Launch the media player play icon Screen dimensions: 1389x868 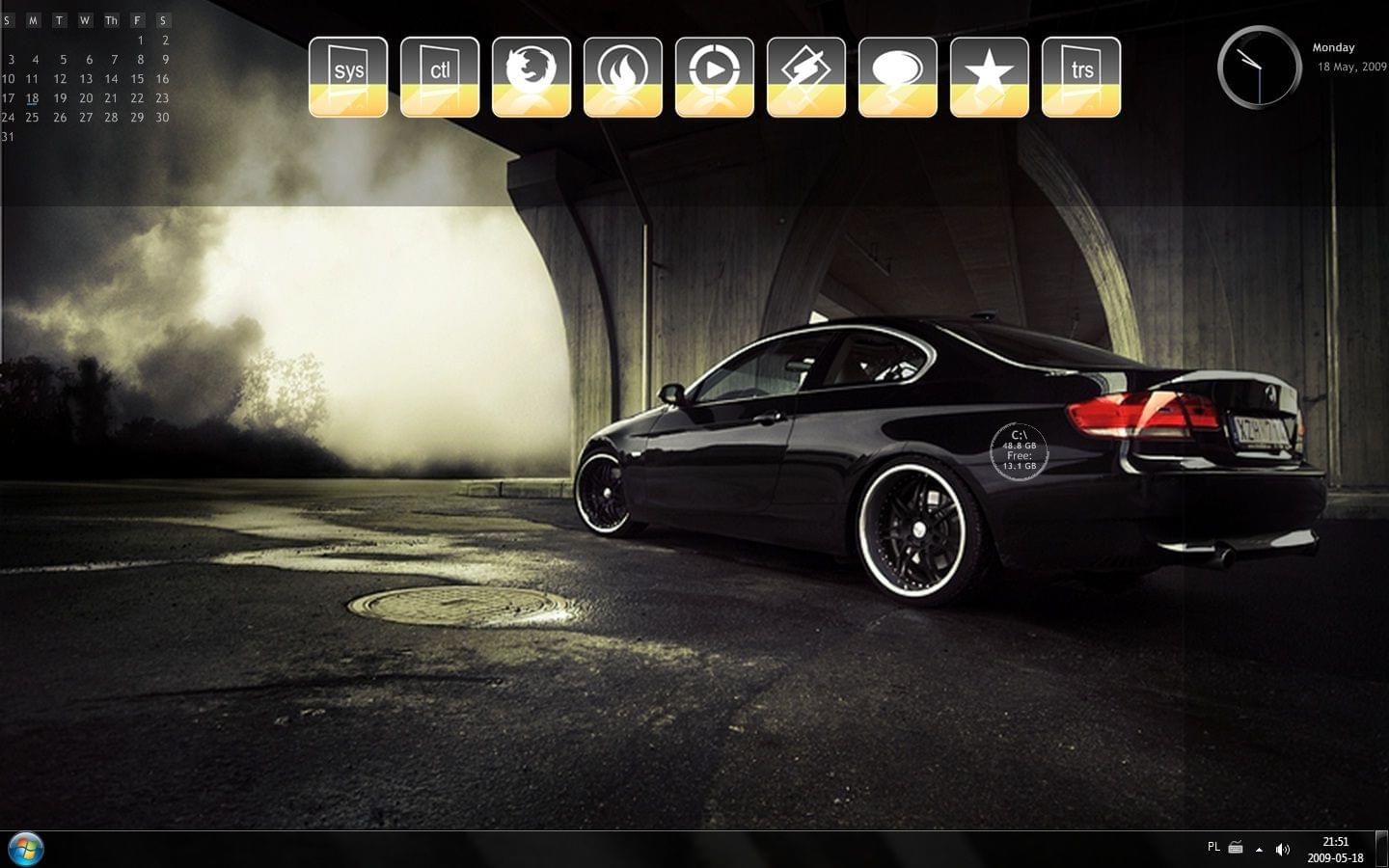coord(715,77)
